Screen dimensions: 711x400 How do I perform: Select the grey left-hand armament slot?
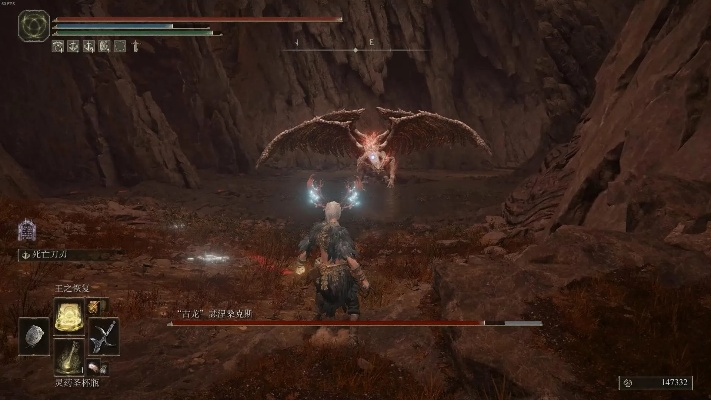pyautogui.click(x=34, y=337)
